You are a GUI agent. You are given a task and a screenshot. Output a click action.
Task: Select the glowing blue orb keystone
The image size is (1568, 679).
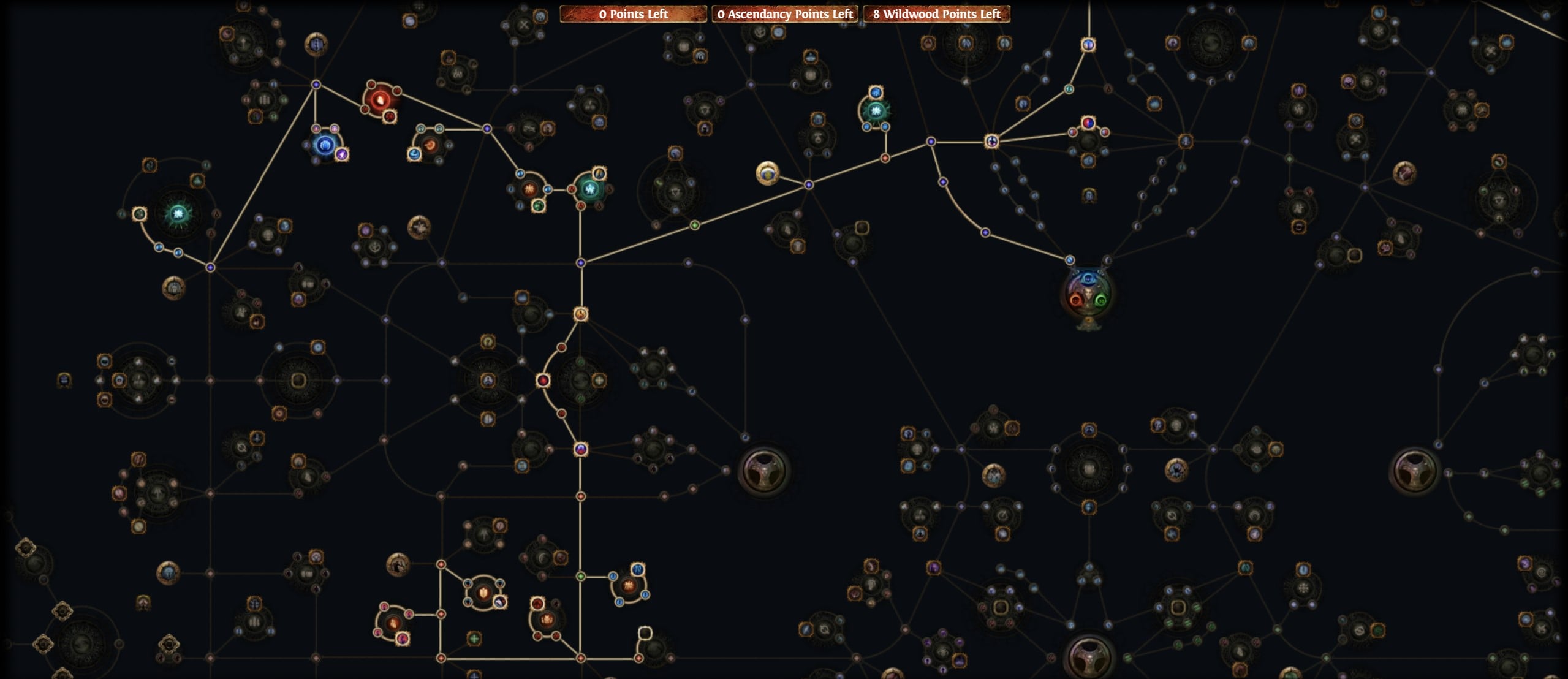(x=325, y=145)
